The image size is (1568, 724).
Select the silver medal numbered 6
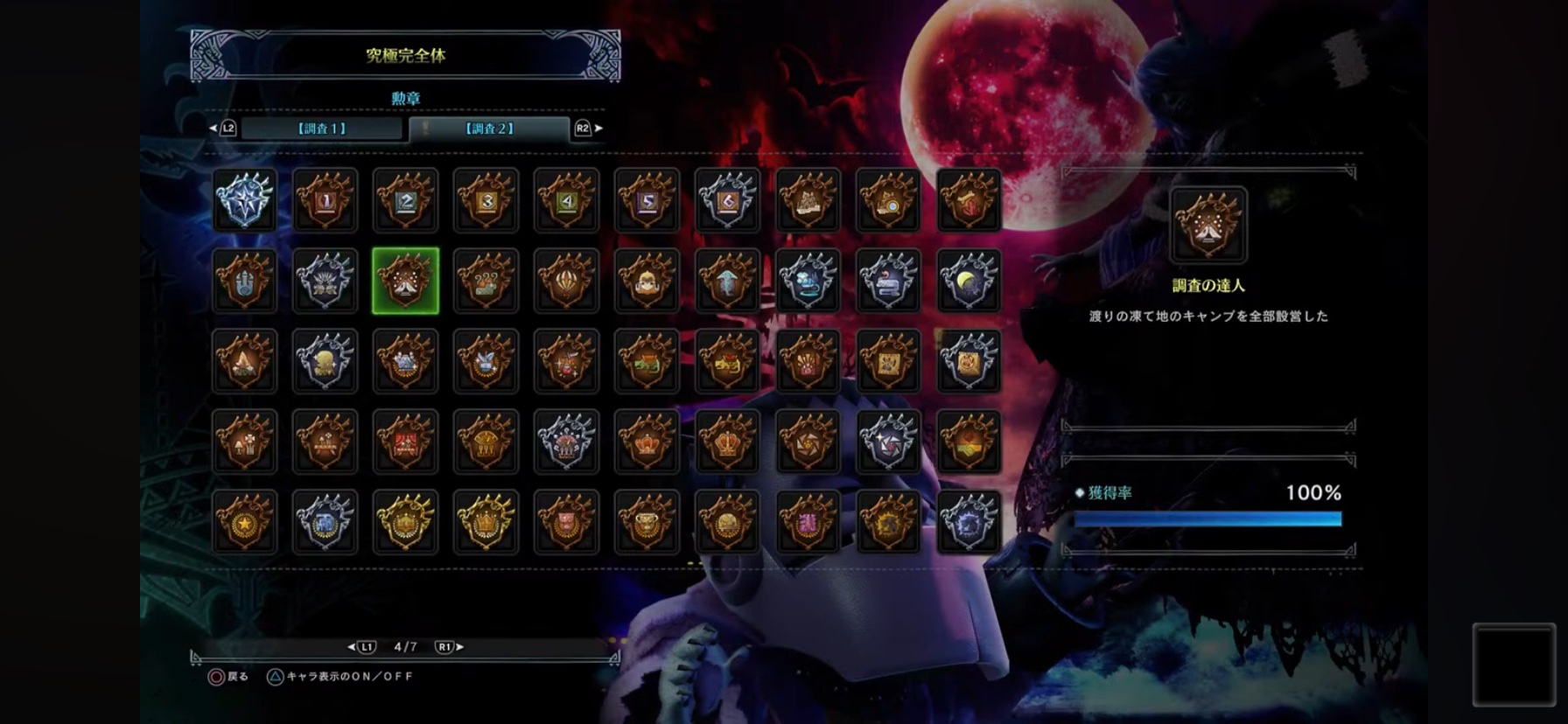727,200
